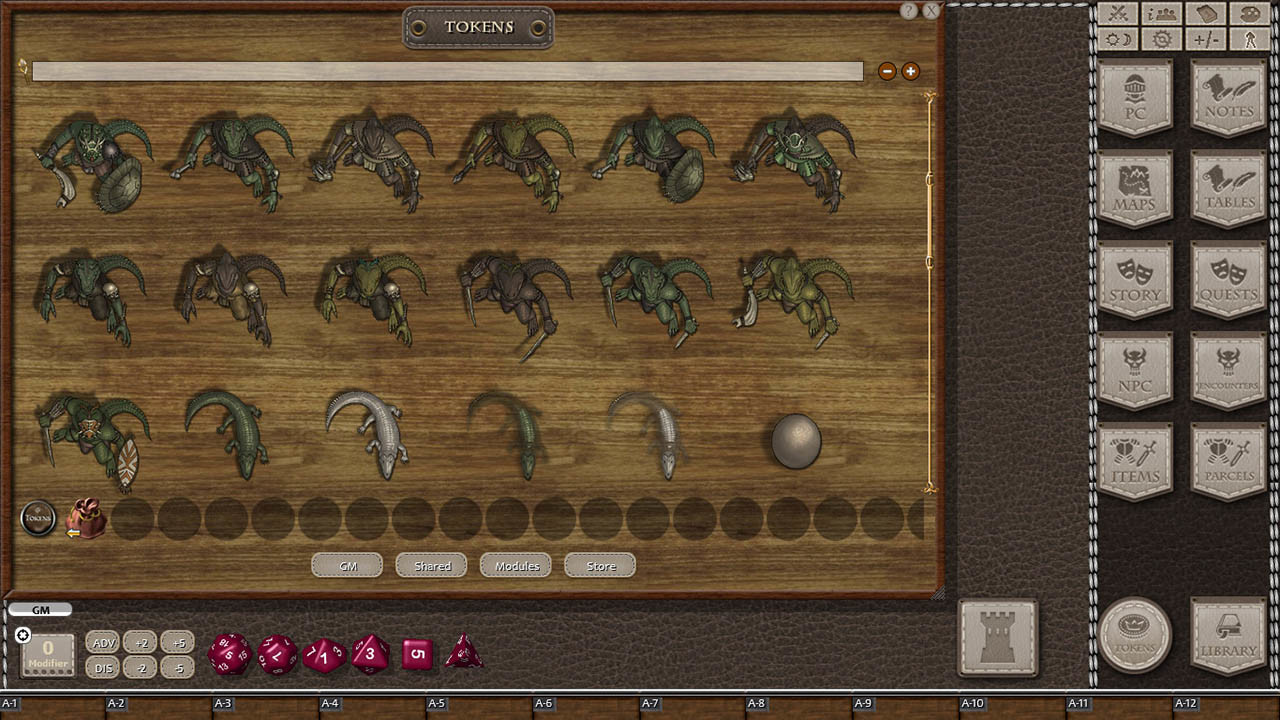The height and width of the screenshot is (720, 1280).
Task: Open the modifiers +/- panel
Action: (x=1206, y=39)
